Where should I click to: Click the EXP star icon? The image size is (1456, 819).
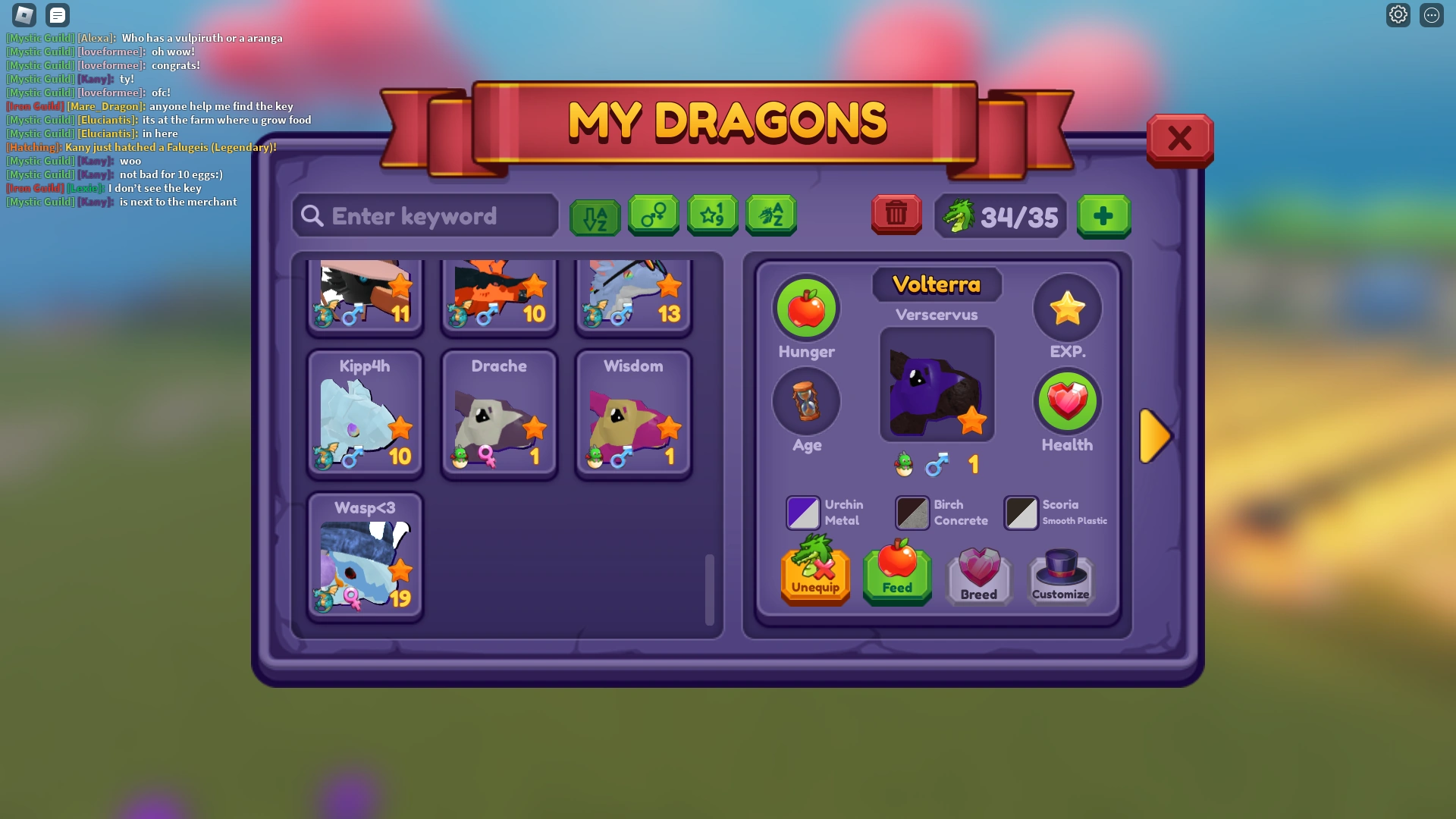(1067, 309)
